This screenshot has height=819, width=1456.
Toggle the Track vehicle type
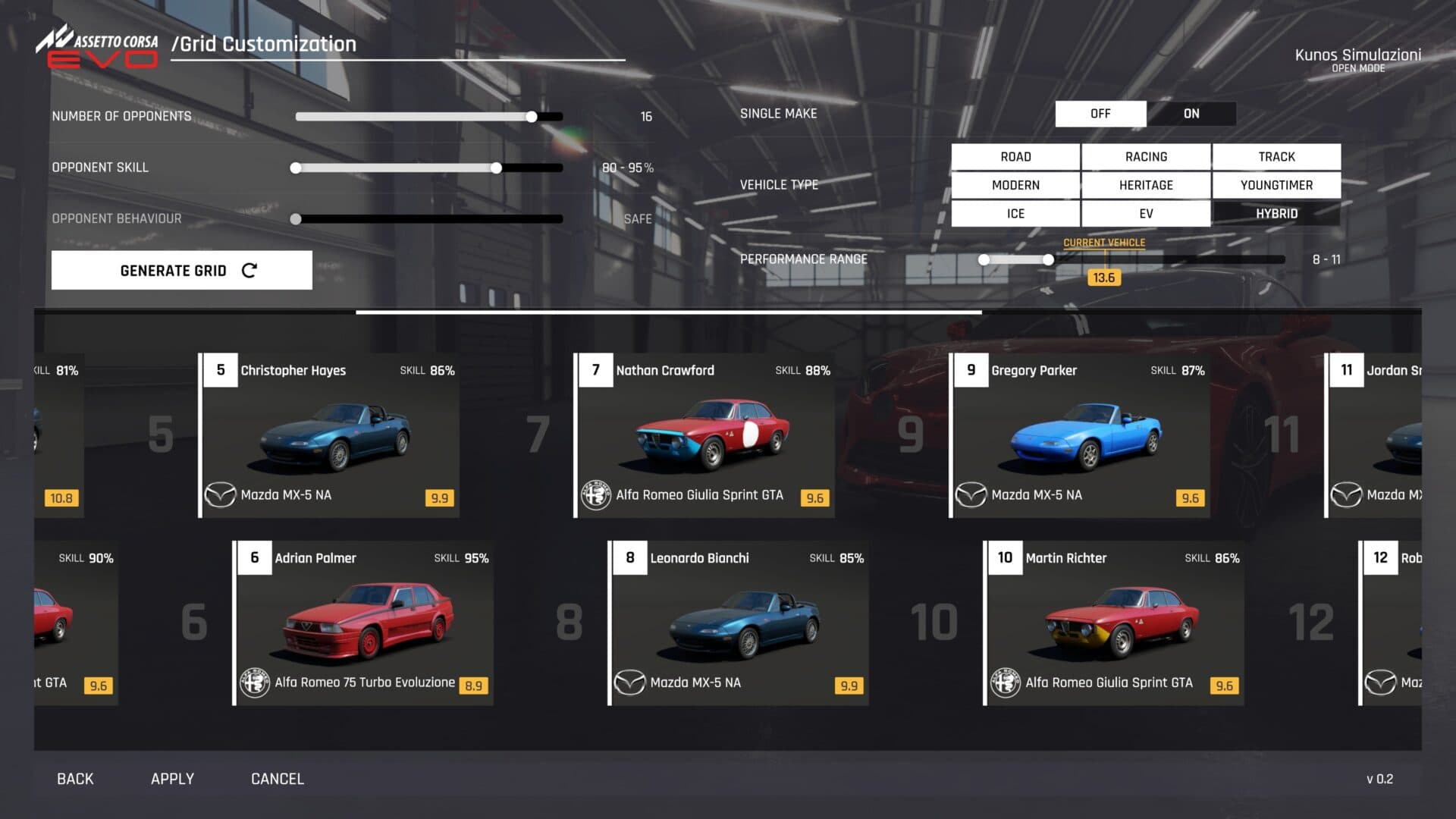click(x=1276, y=157)
